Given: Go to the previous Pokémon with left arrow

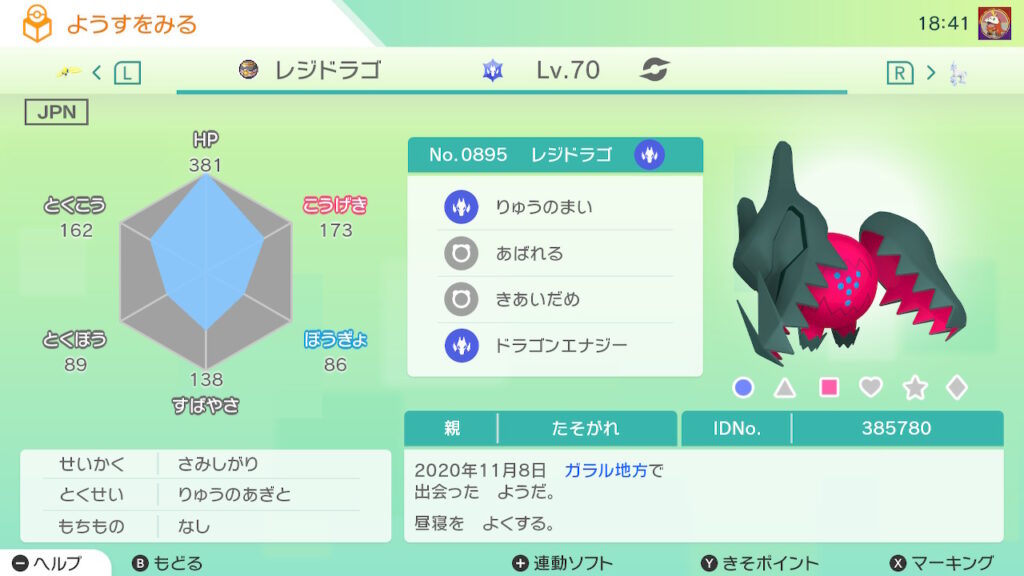Looking at the screenshot, I should click(x=97, y=72).
